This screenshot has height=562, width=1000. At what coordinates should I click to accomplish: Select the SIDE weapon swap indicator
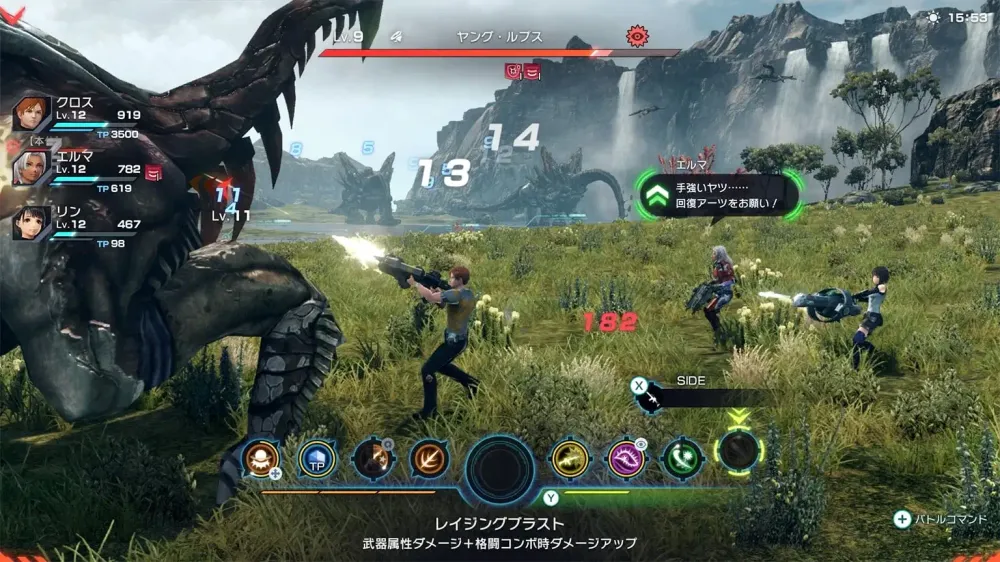tap(690, 397)
